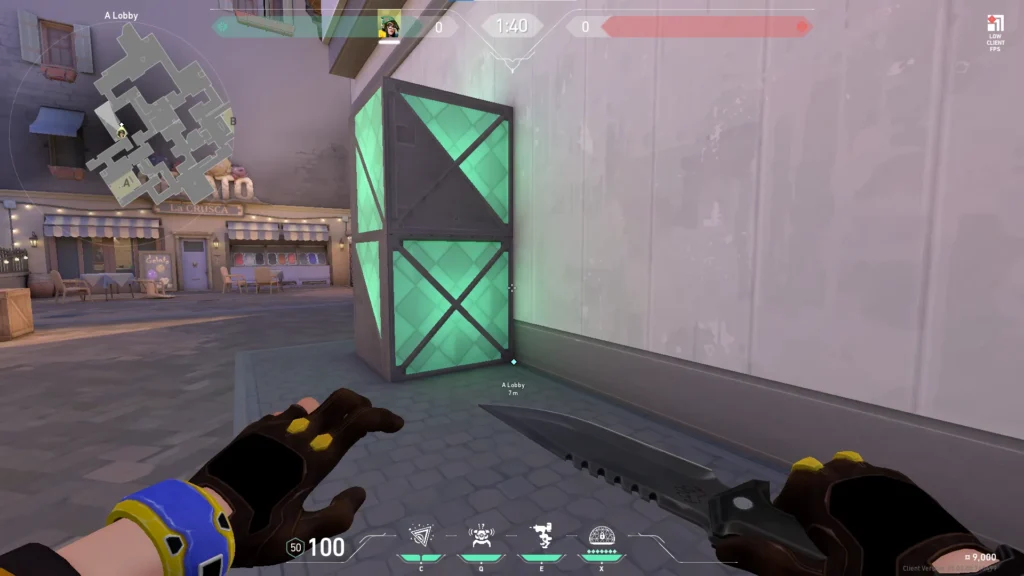Trigger the Lockdown ultimate dome icon
This screenshot has height=576, width=1024.
pyautogui.click(x=602, y=537)
